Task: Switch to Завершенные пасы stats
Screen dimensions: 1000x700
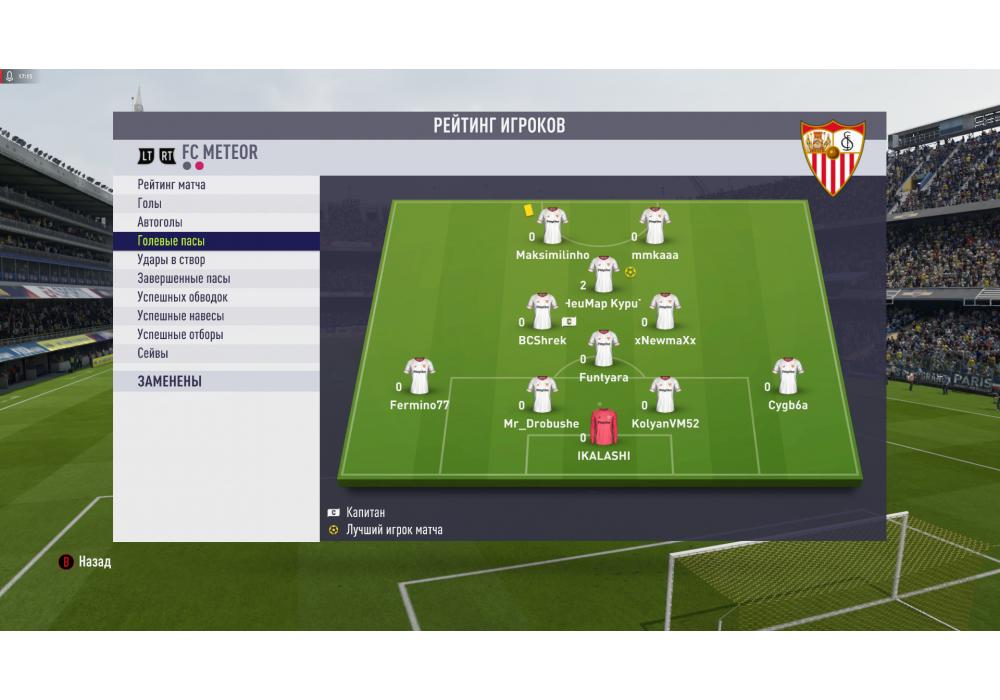Action: [183, 279]
